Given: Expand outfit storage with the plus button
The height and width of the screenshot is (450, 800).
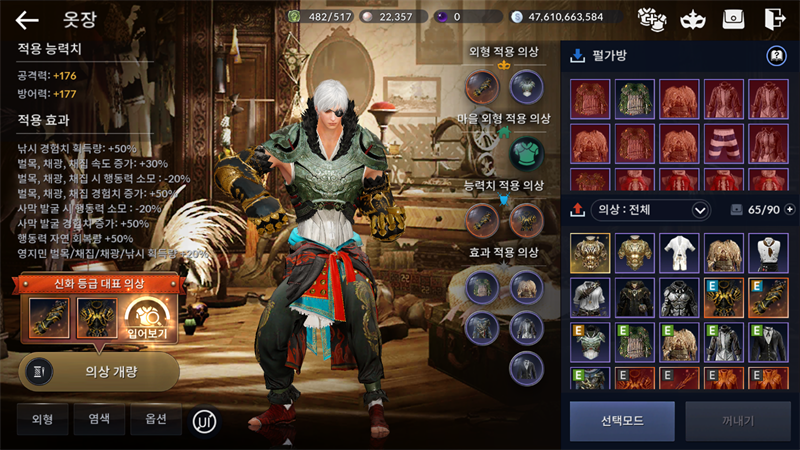Looking at the screenshot, I should [x=790, y=210].
